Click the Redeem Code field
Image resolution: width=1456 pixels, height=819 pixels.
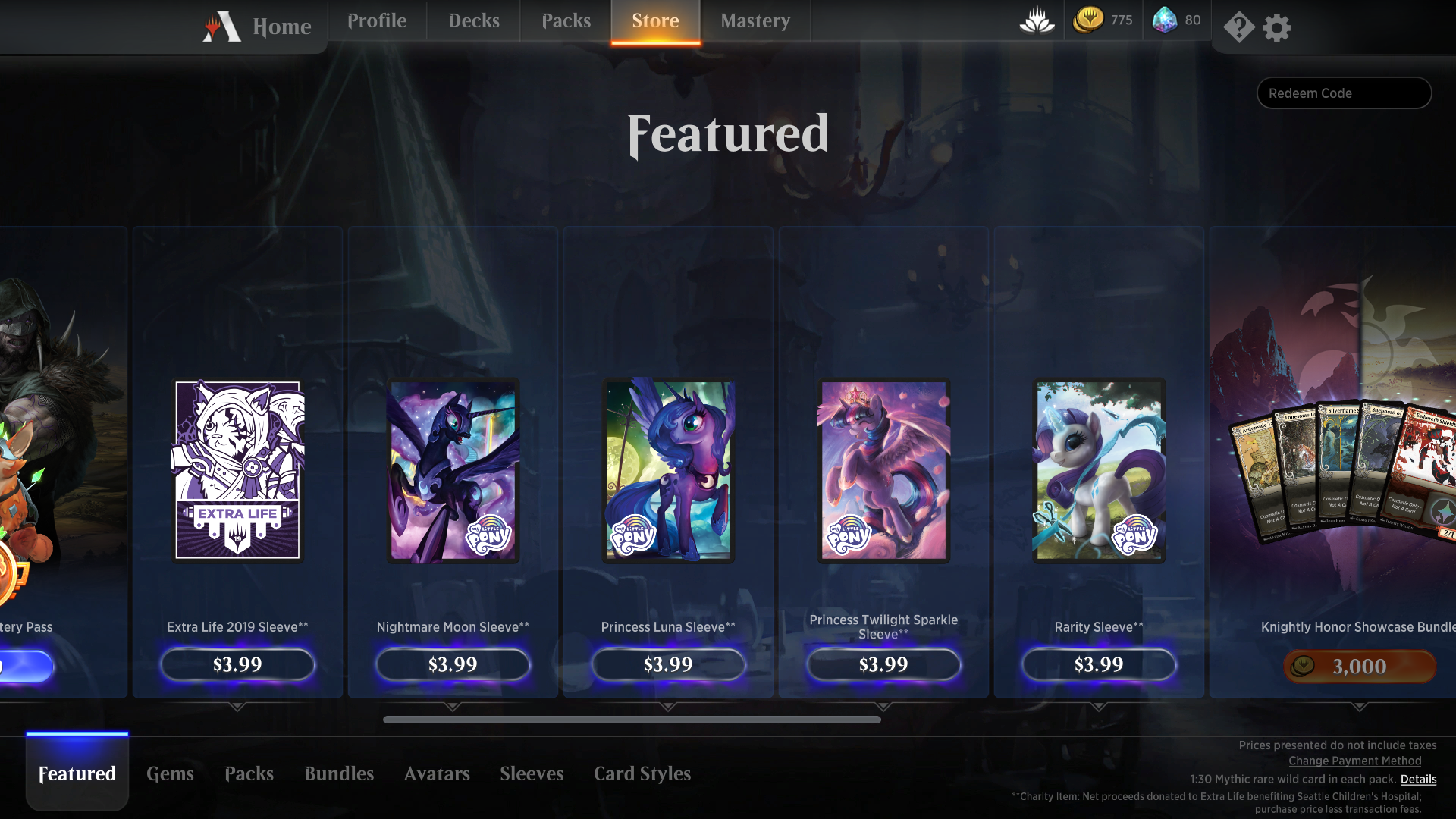click(x=1344, y=93)
